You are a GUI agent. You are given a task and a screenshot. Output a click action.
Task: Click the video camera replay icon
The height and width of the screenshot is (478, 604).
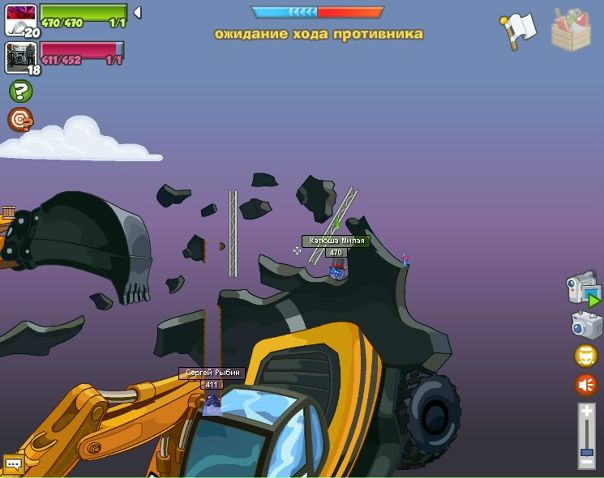(x=583, y=288)
